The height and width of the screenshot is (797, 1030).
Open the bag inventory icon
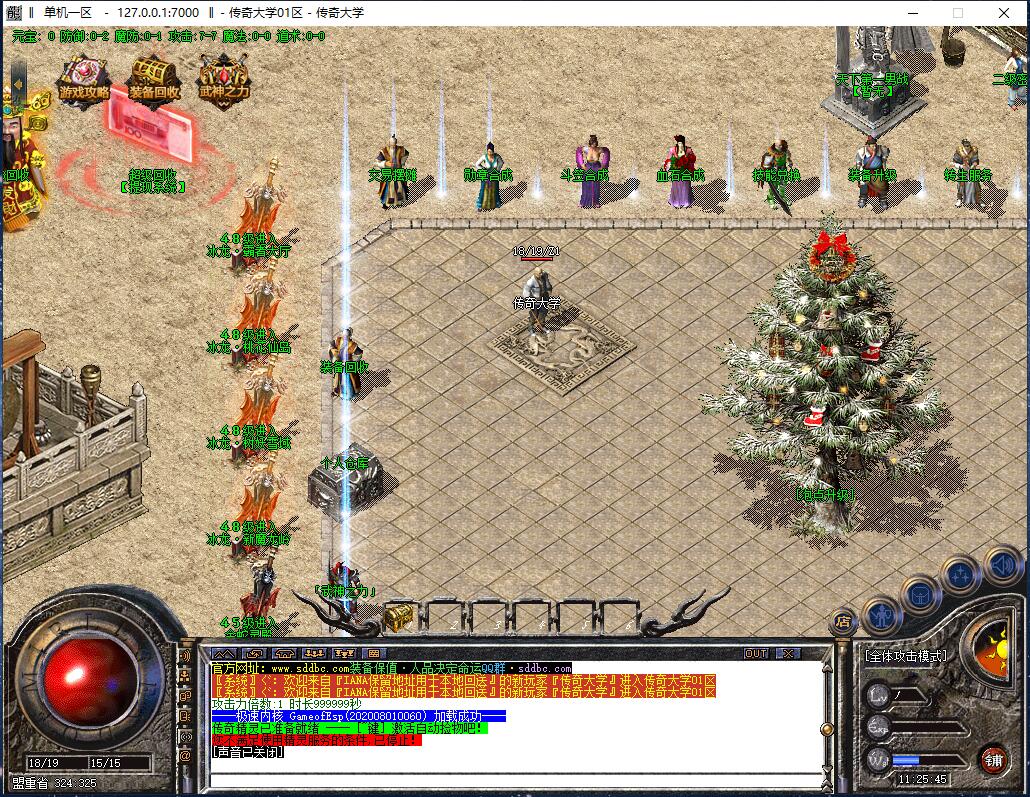coord(920,595)
